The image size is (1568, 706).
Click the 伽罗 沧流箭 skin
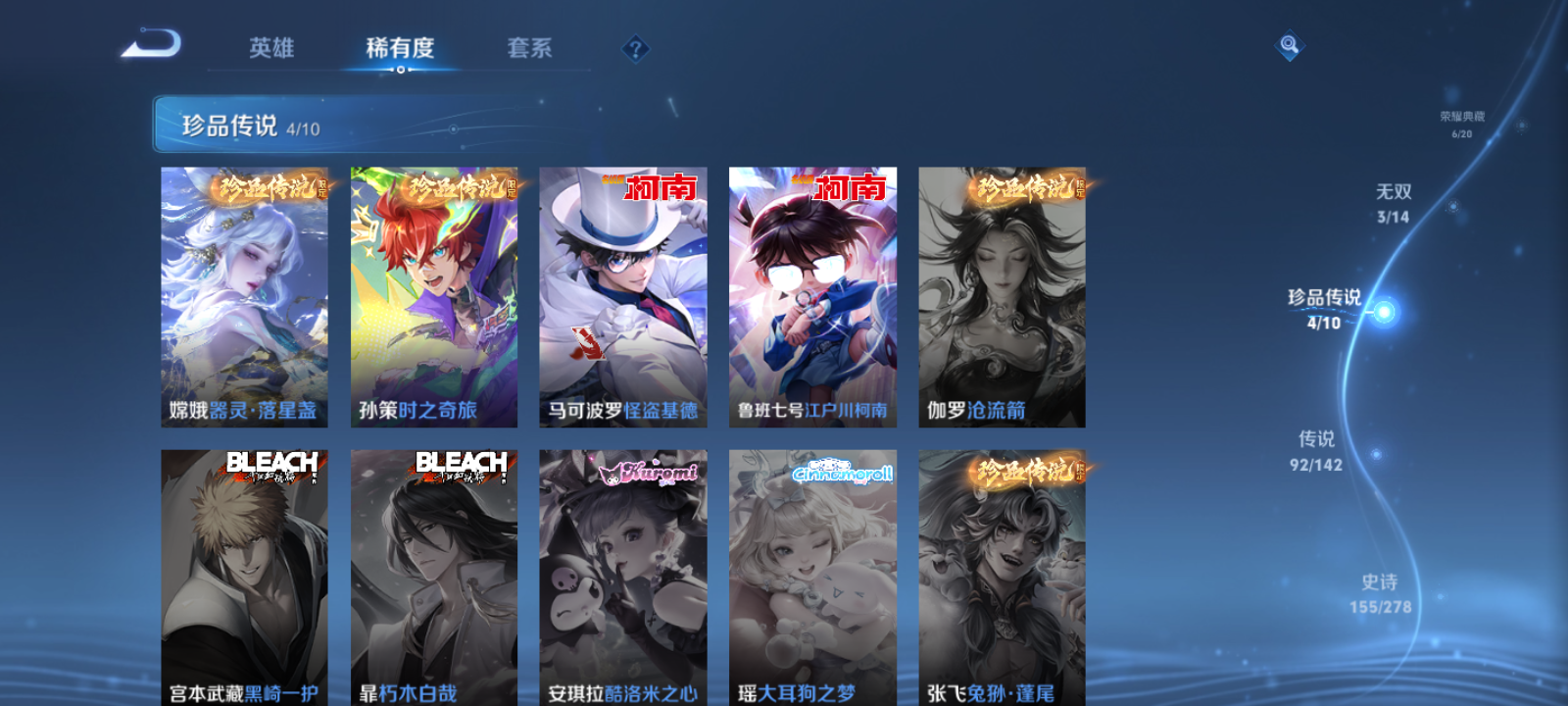(x=1003, y=296)
